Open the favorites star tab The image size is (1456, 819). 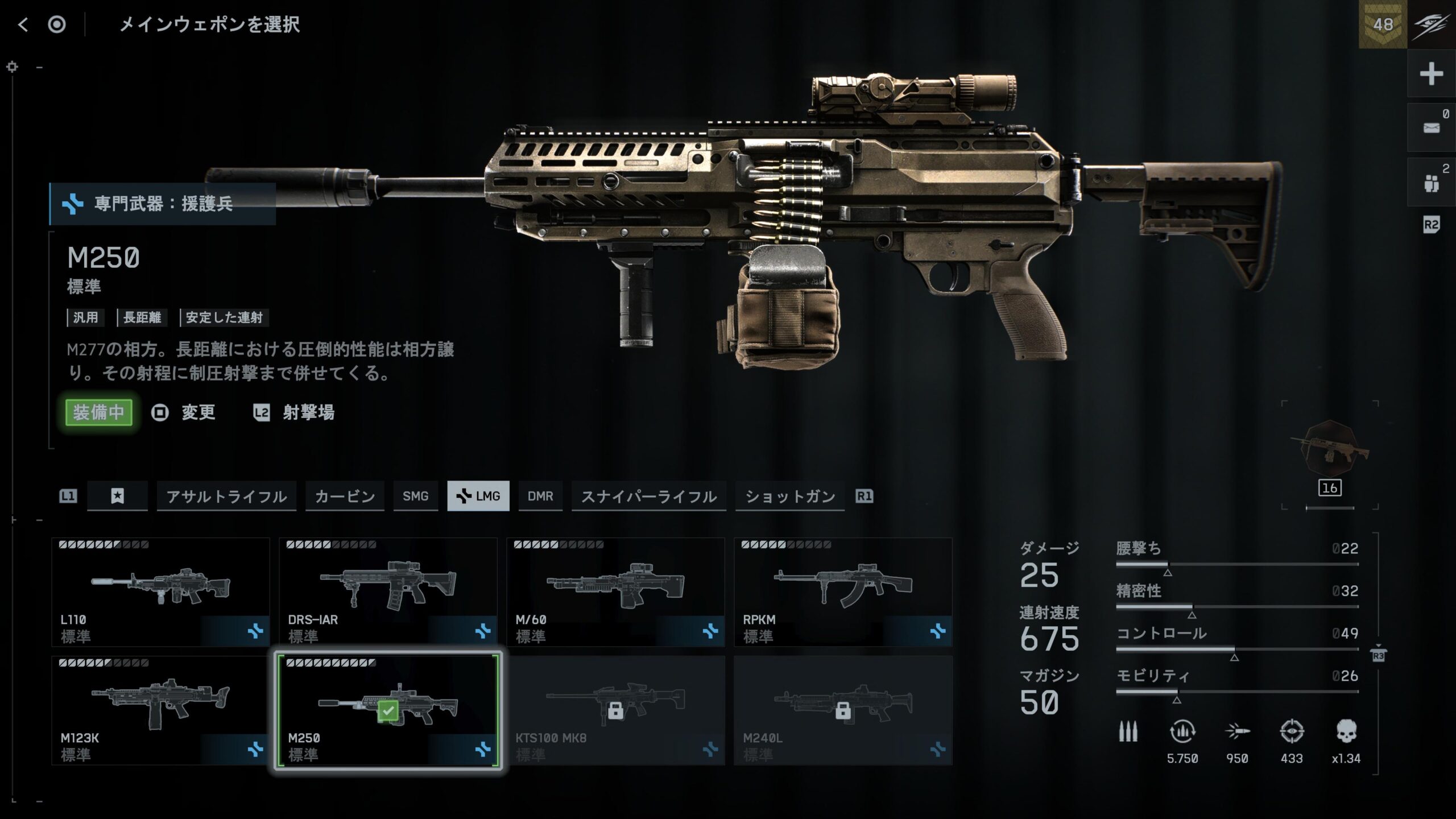click(117, 496)
